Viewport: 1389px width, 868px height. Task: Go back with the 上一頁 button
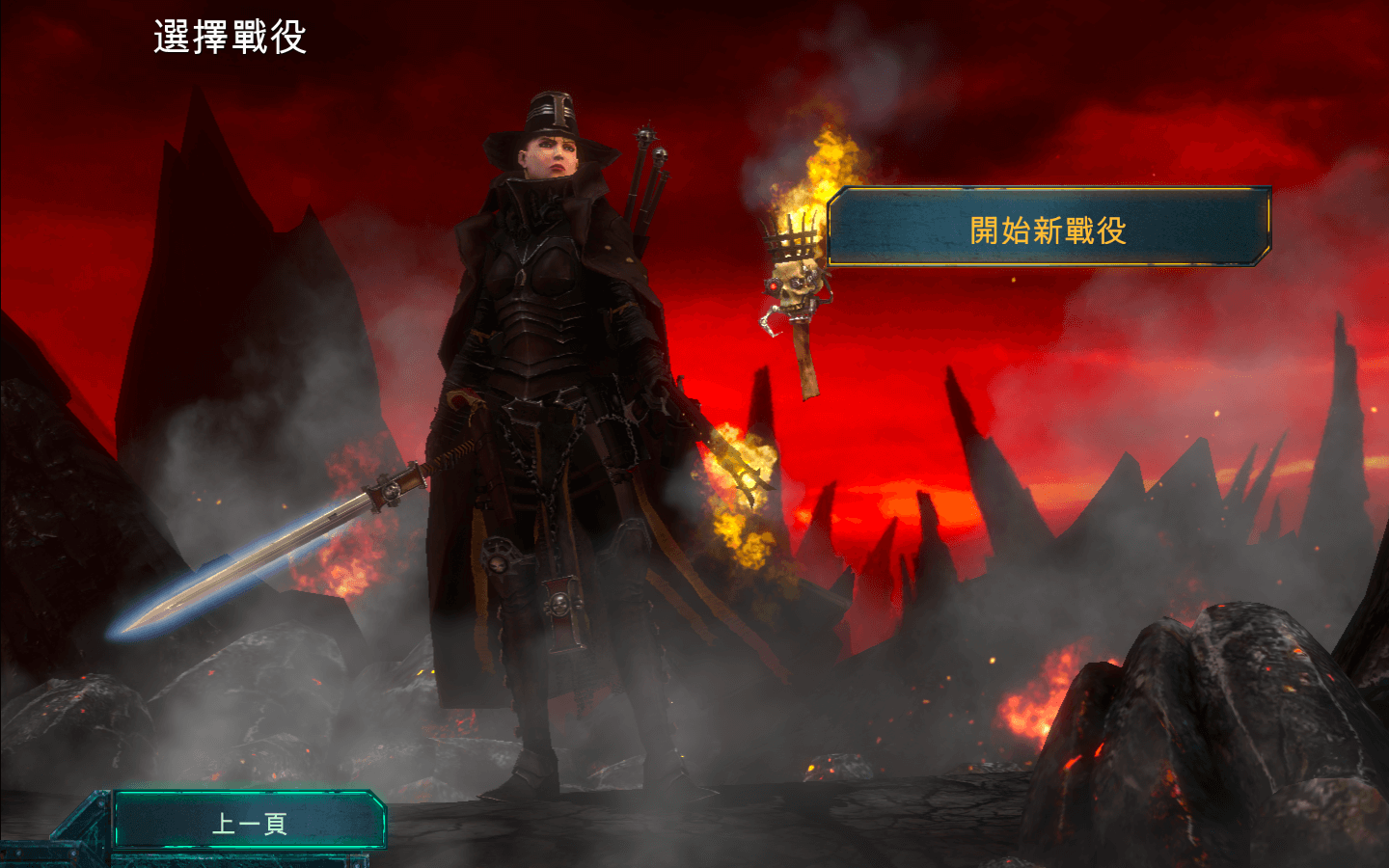point(249,822)
